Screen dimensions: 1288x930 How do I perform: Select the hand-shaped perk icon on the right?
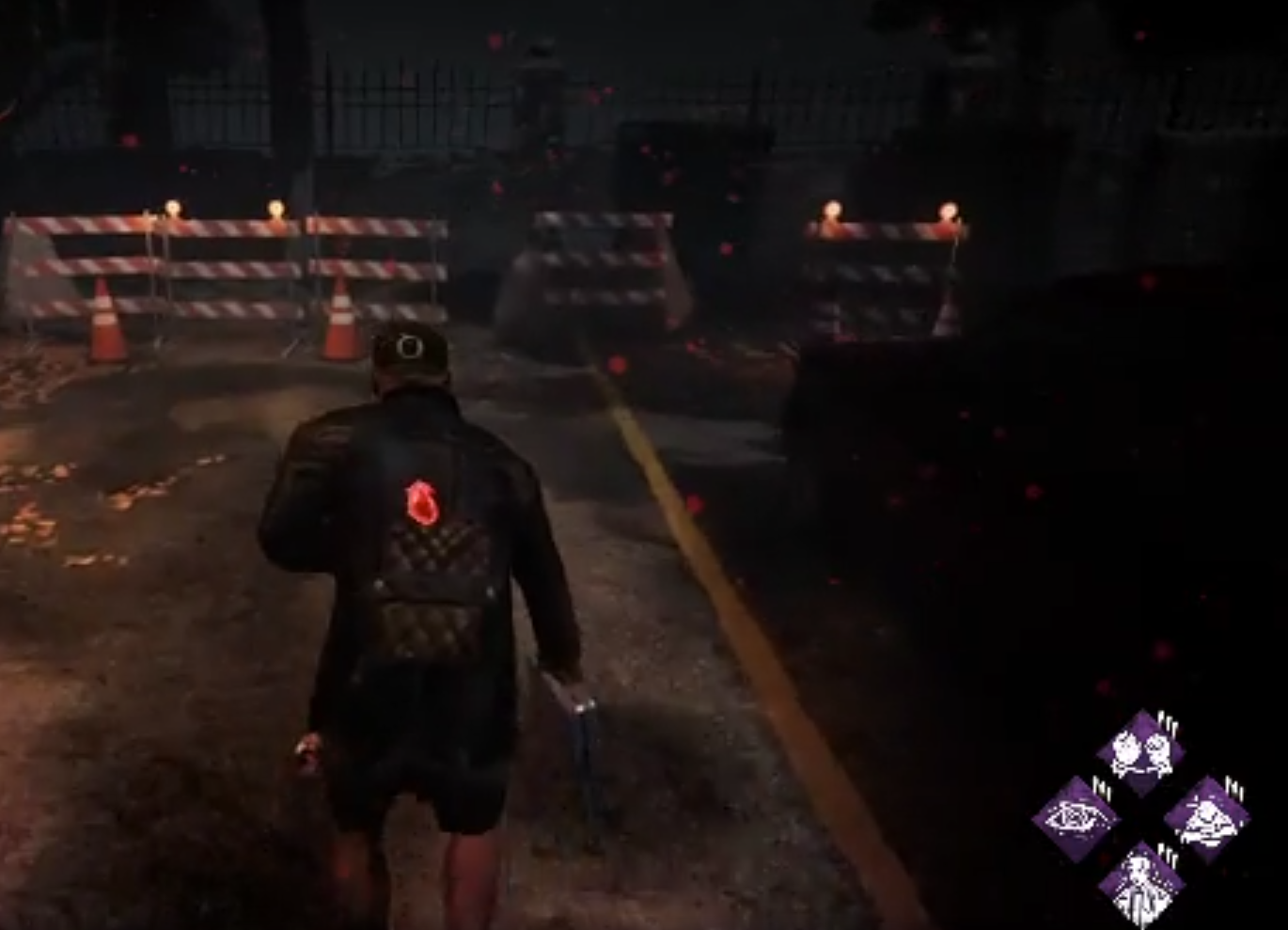pos(1206,816)
